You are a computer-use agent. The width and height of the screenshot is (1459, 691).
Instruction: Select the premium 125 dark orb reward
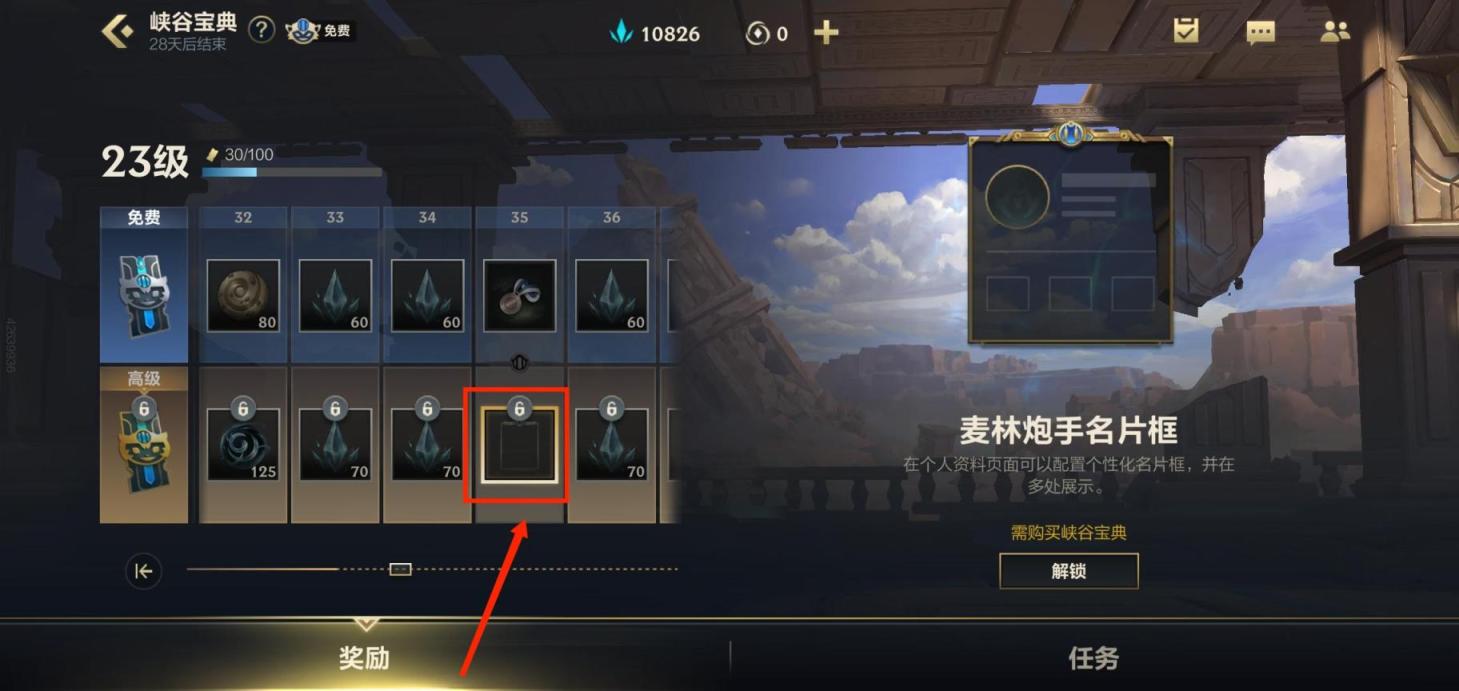(x=243, y=444)
